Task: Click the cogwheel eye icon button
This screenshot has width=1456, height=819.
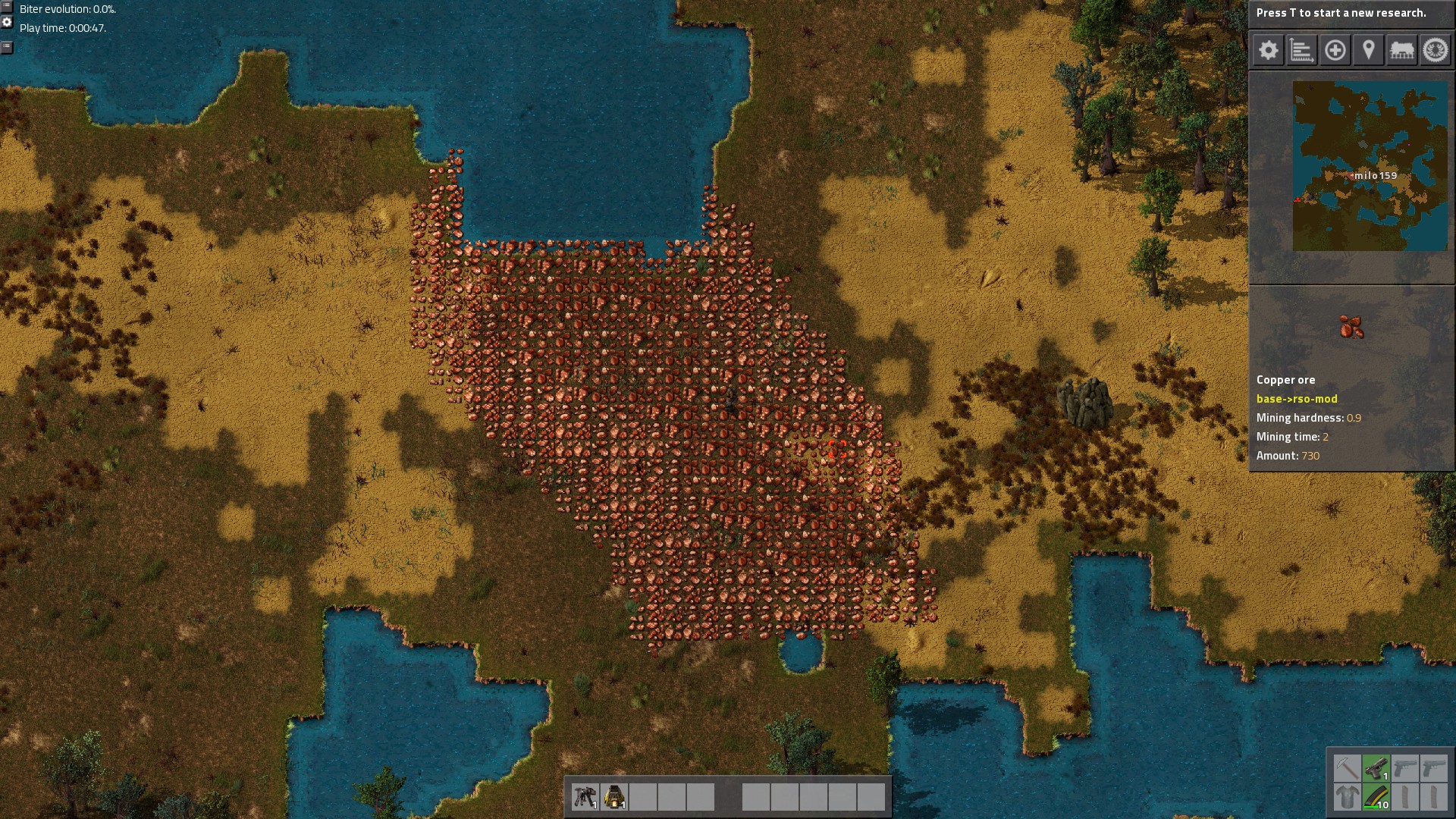Action: point(1435,51)
